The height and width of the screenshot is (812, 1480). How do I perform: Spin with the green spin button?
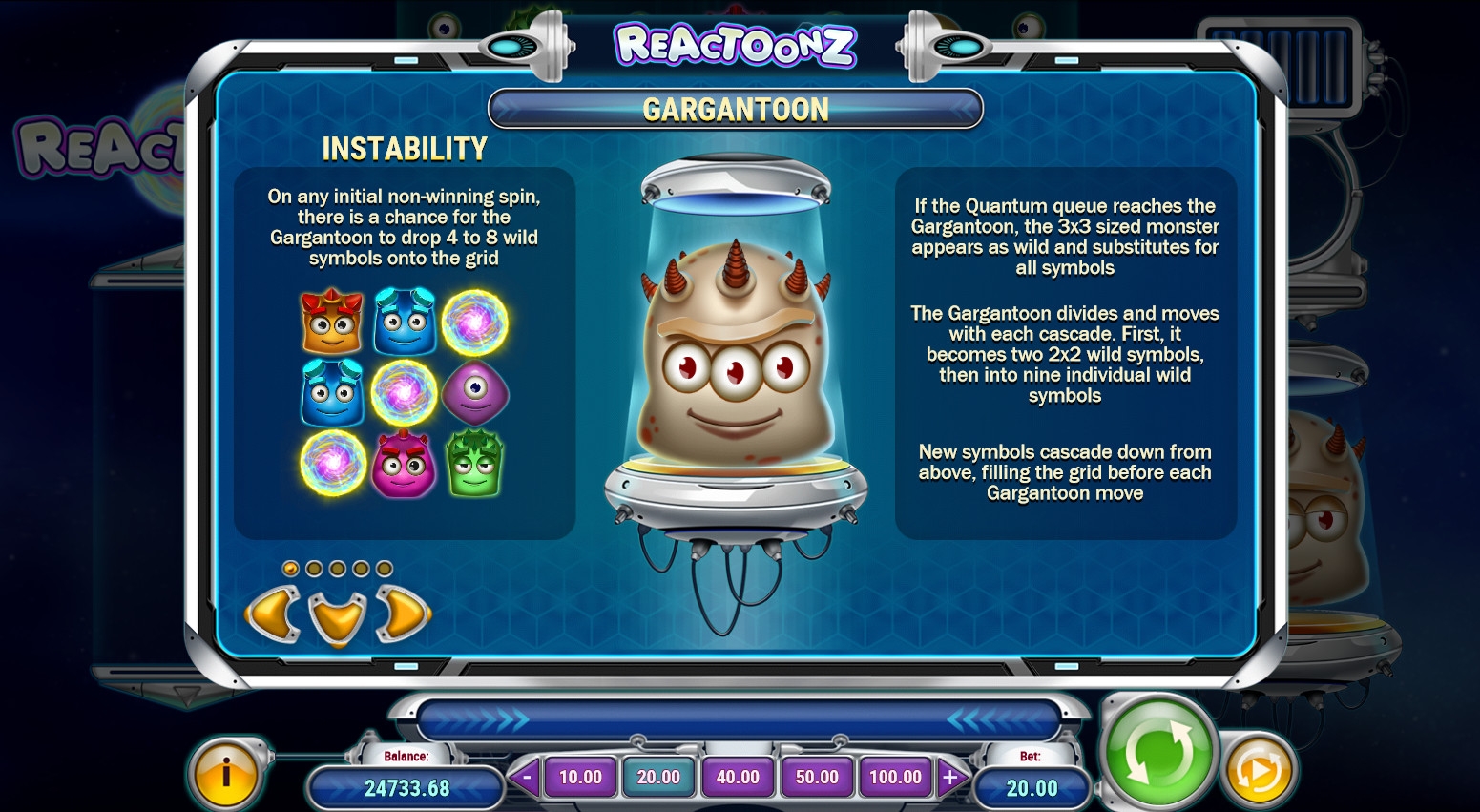[x=1157, y=753]
